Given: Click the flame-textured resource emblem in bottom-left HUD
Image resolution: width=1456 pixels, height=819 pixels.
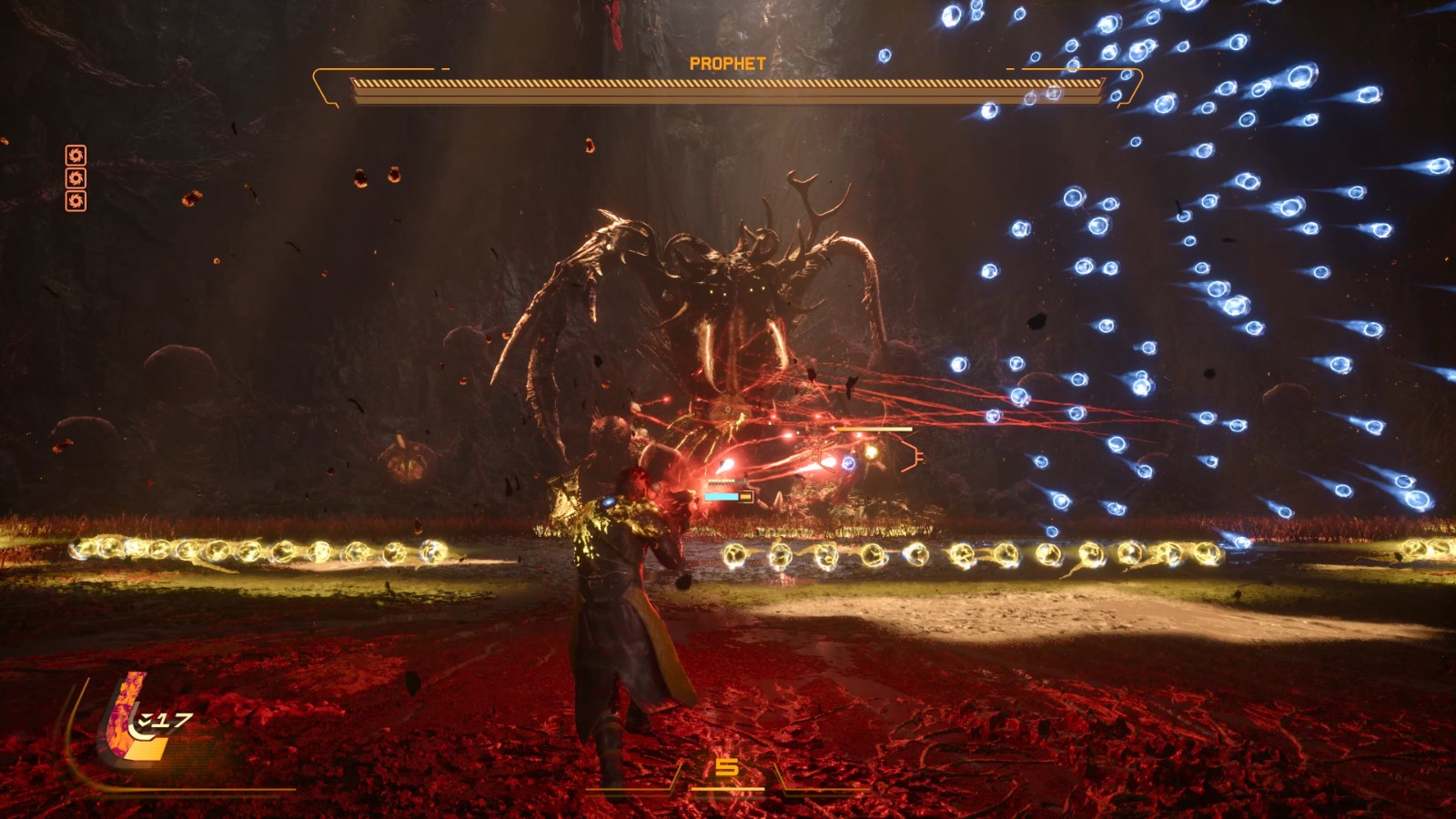Looking at the screenshot, I should [x=123, y=716].
